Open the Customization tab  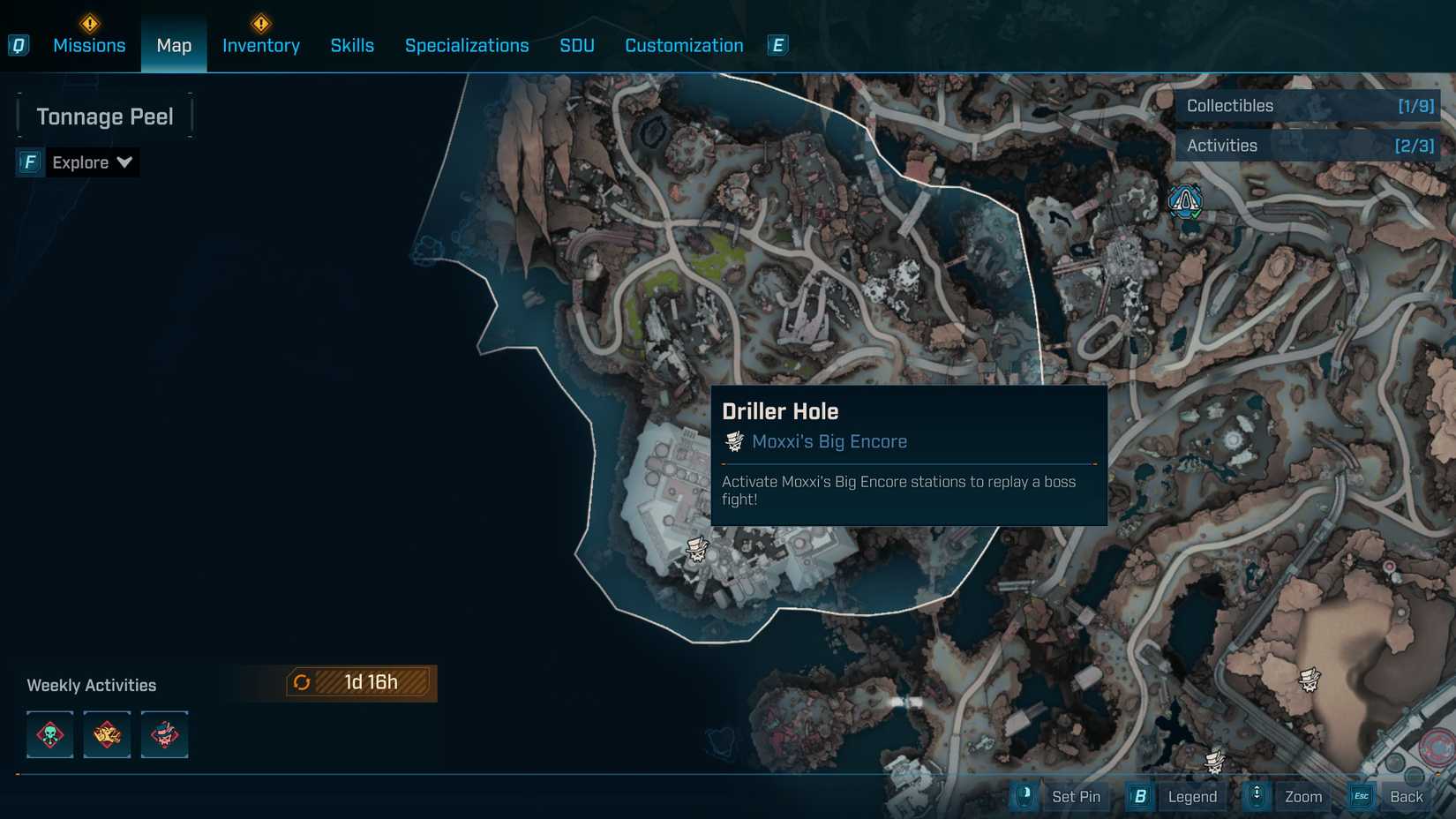click(683, 45)
